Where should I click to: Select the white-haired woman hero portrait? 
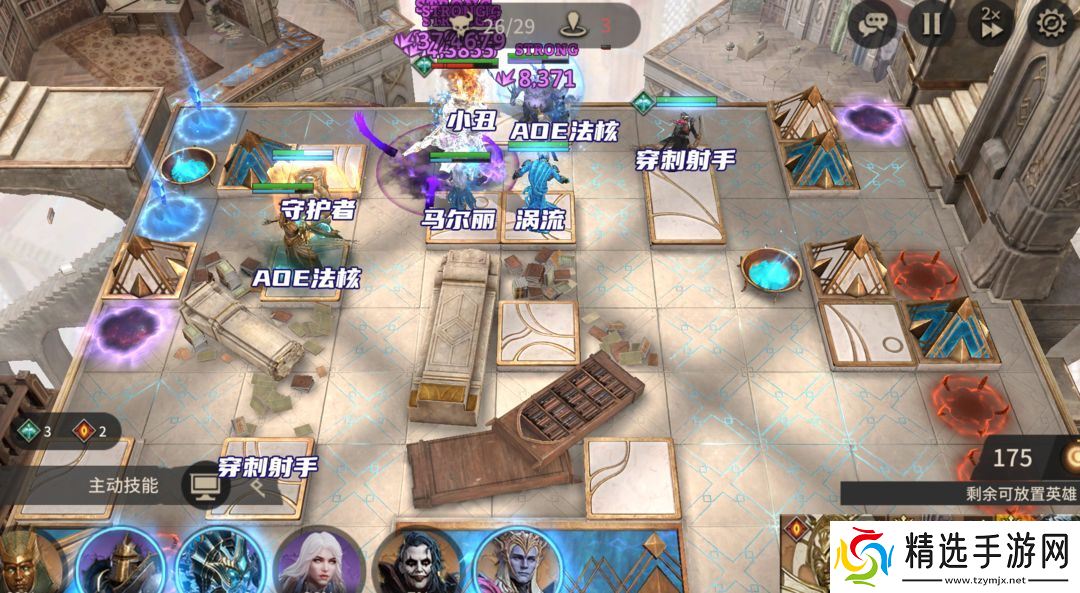tap(318, 562)
